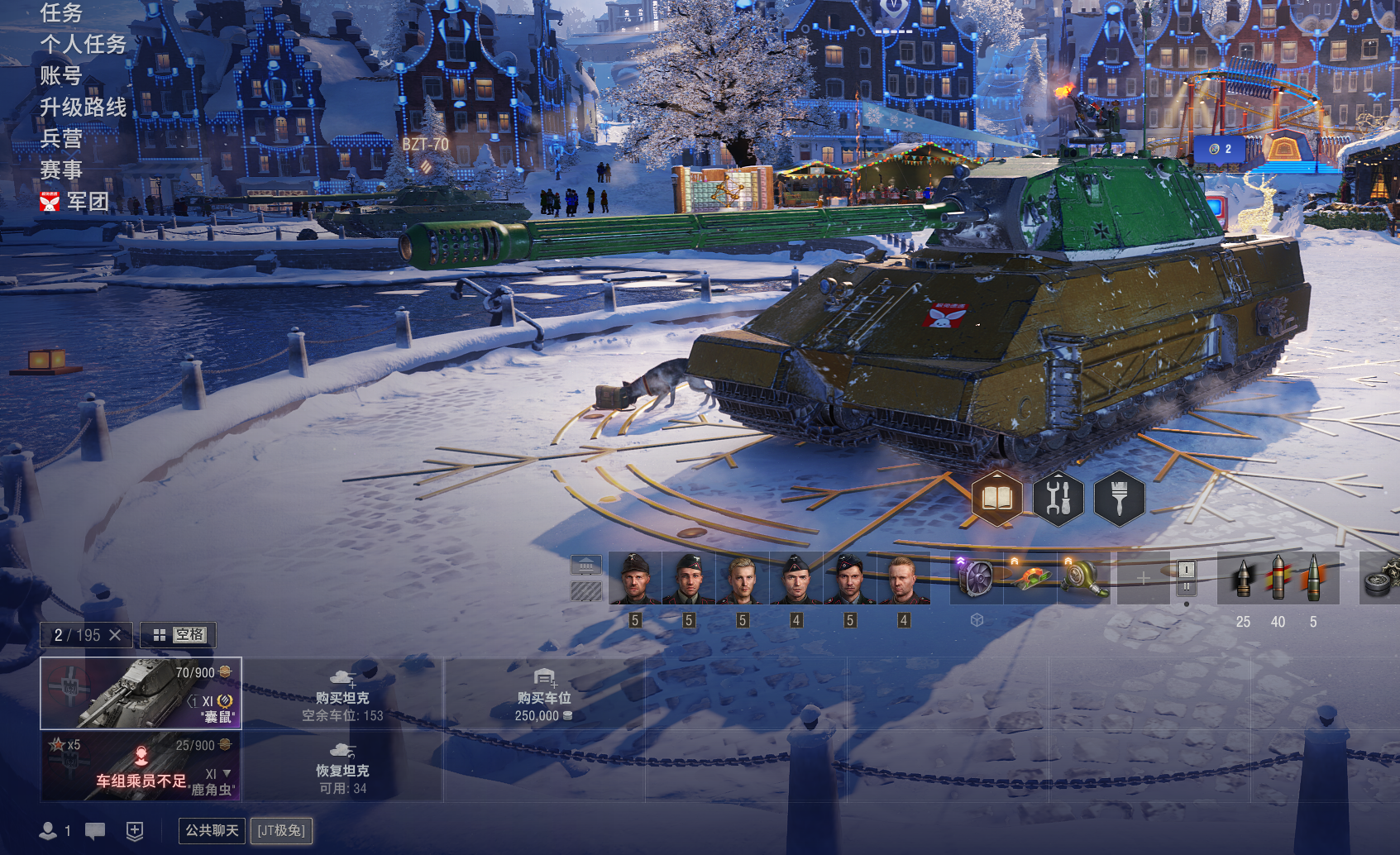This screenshot has width=1400, height=855.
Task: Open the paintbrush exterior customization button
Action: [1119, 498]
